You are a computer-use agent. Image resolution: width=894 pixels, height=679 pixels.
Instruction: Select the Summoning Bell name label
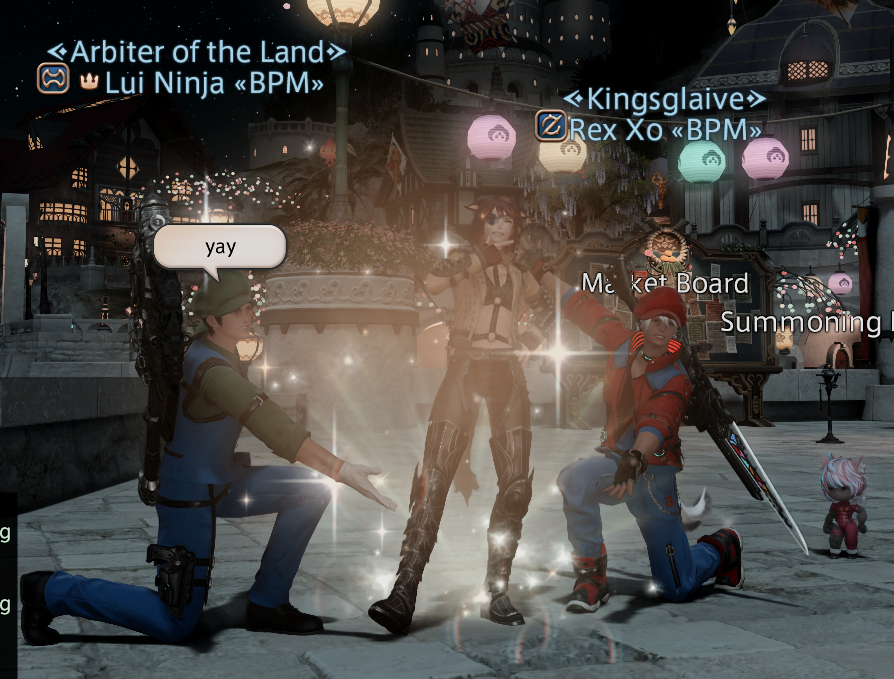coord(806,322)
